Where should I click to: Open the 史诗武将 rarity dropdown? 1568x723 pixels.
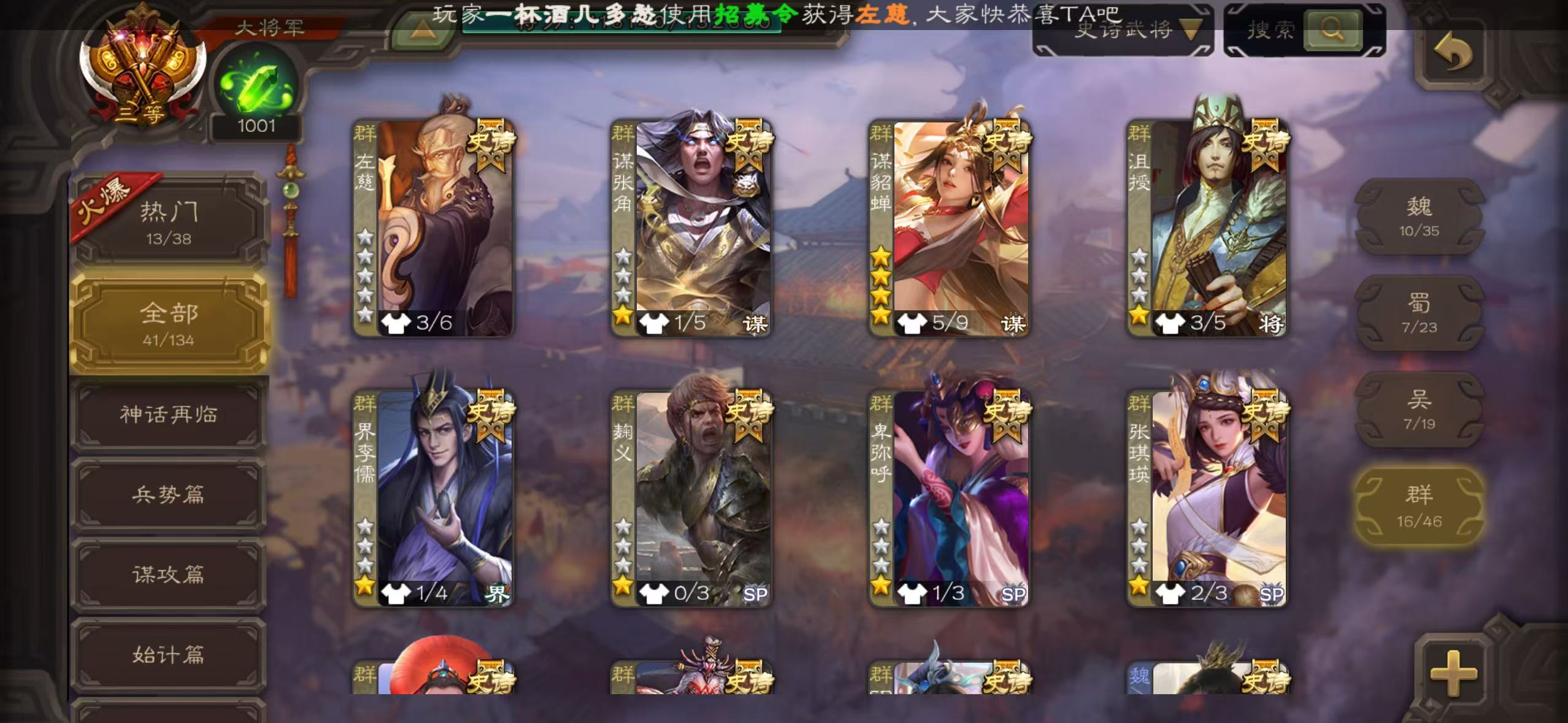pyautogui.click(x=1123, y=29)
